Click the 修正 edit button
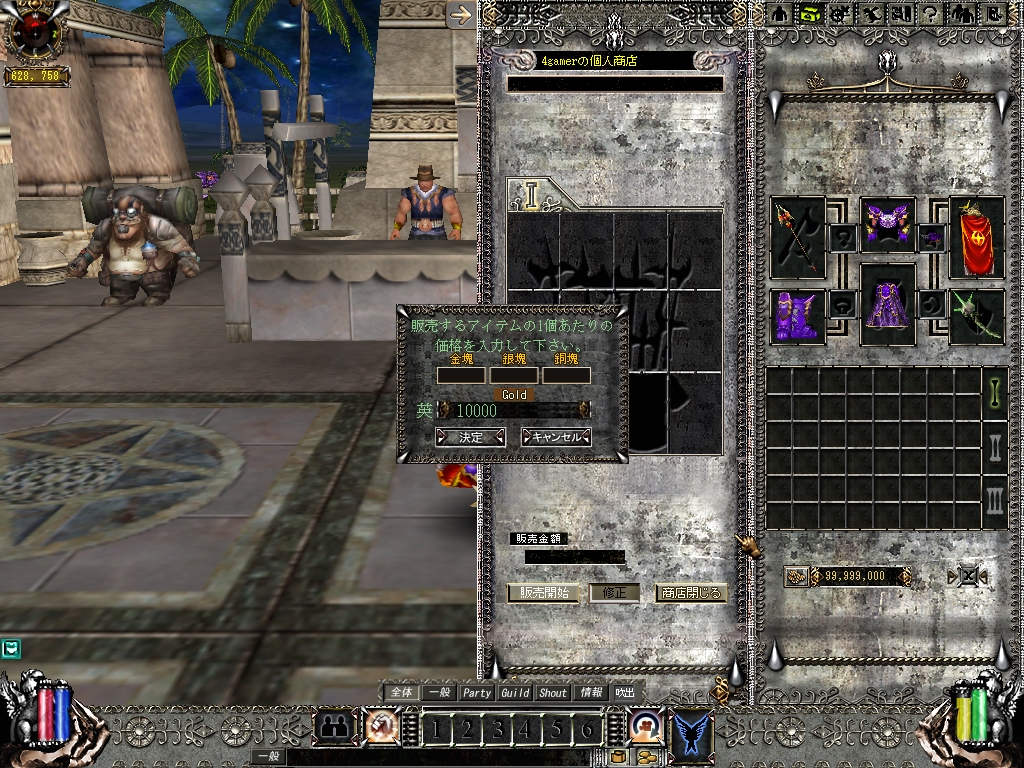1024x768 pixels. 614,592
